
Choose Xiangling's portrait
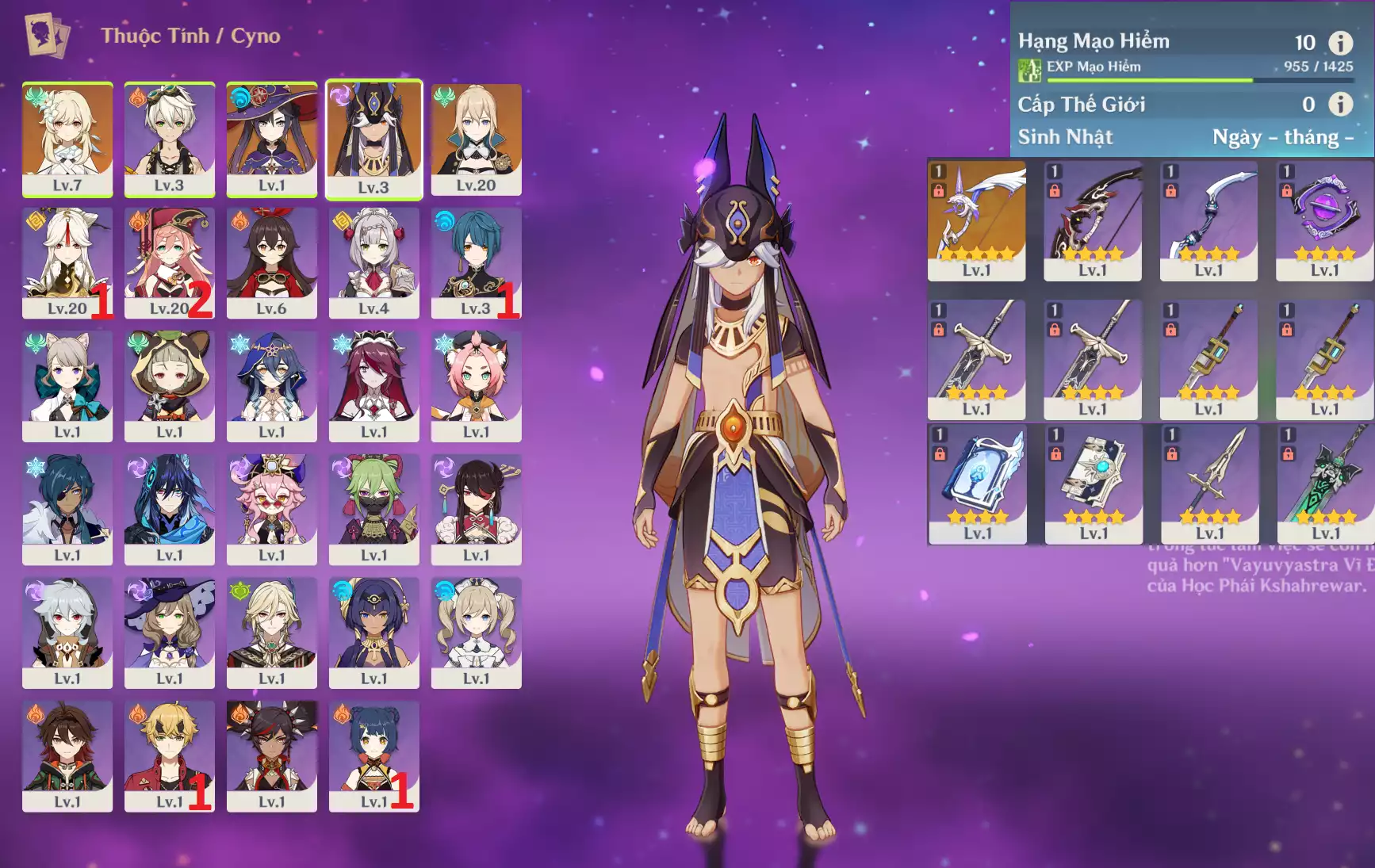pos(373,755)
